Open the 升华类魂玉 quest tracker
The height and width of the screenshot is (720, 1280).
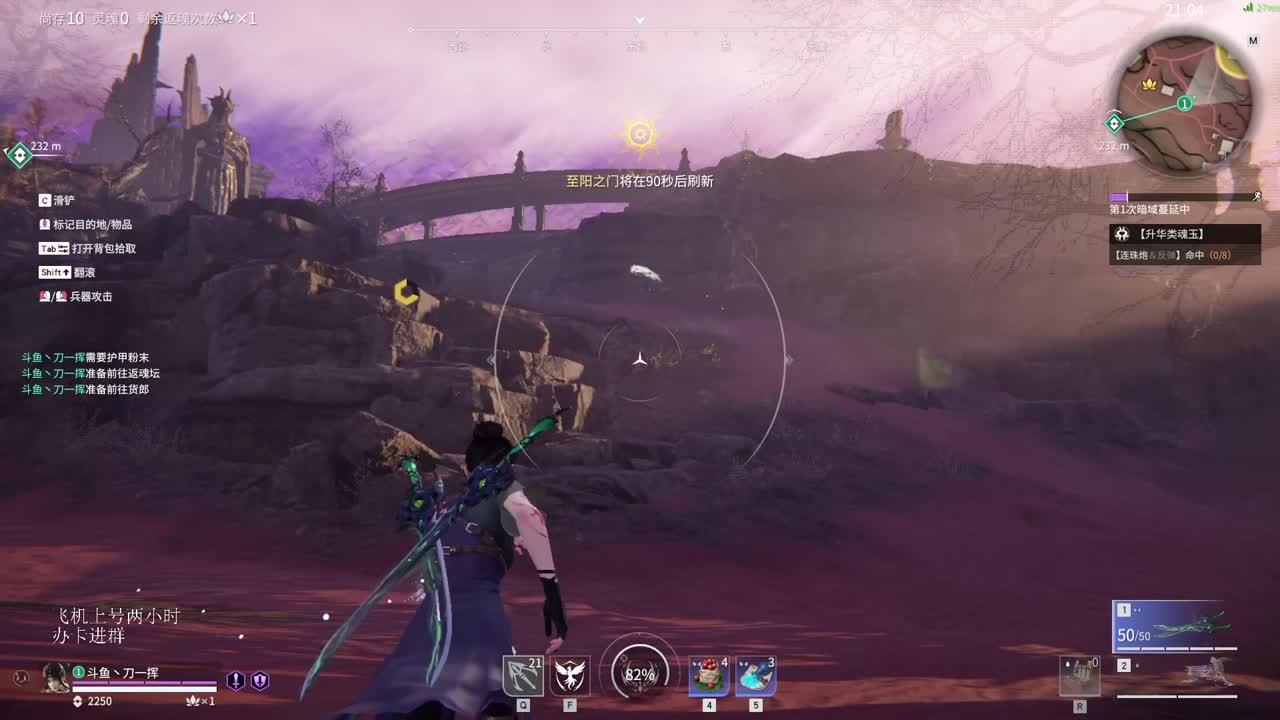[x=1185, y=234]
